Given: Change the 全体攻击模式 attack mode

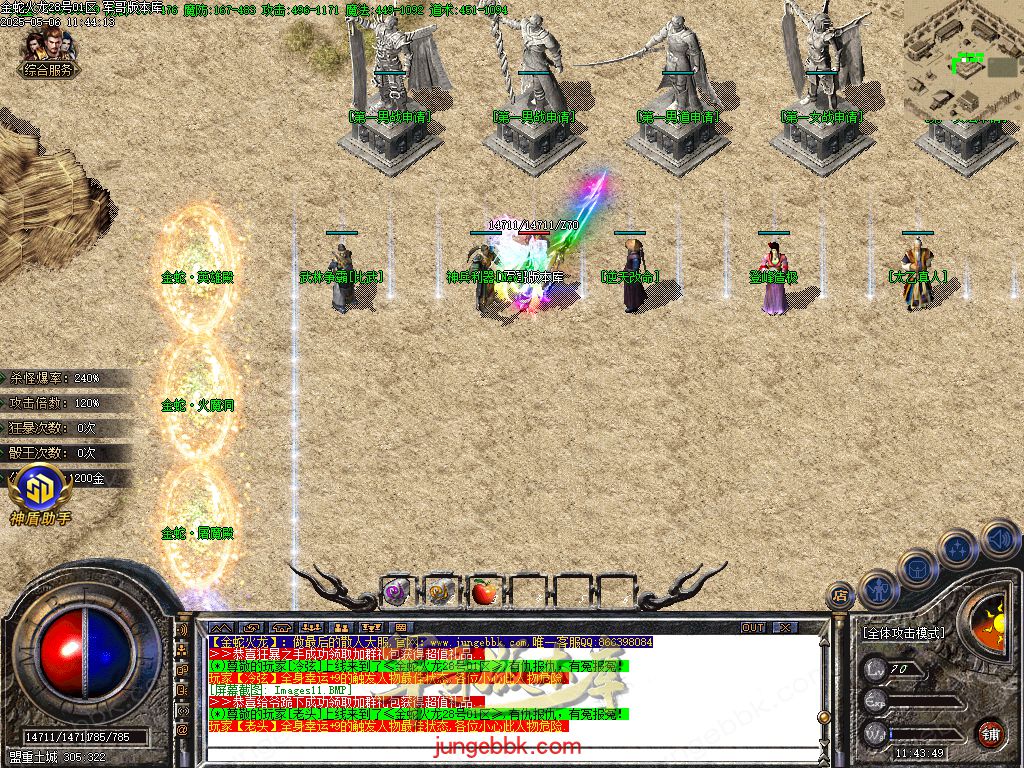Looking at the screenshot, I should 902,633.
